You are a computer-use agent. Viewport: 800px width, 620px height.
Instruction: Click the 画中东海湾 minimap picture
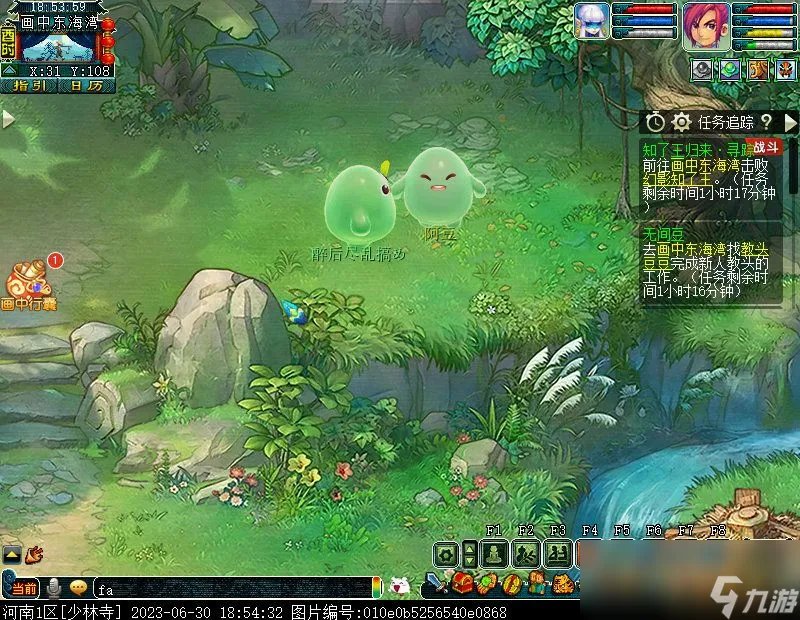tap(58, 46)
